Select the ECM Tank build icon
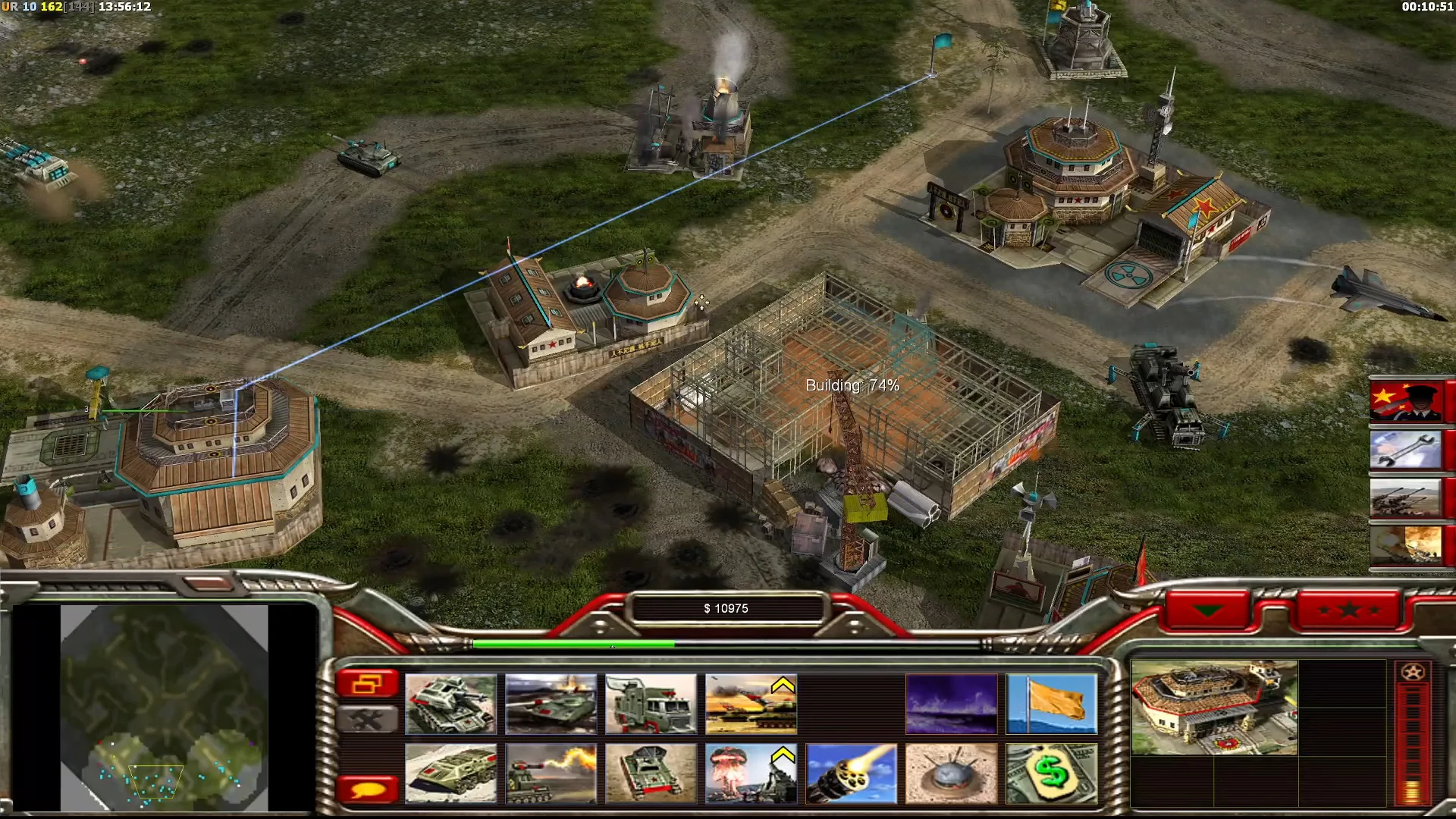Screen dimensions: 1456x819 point(652,772)
